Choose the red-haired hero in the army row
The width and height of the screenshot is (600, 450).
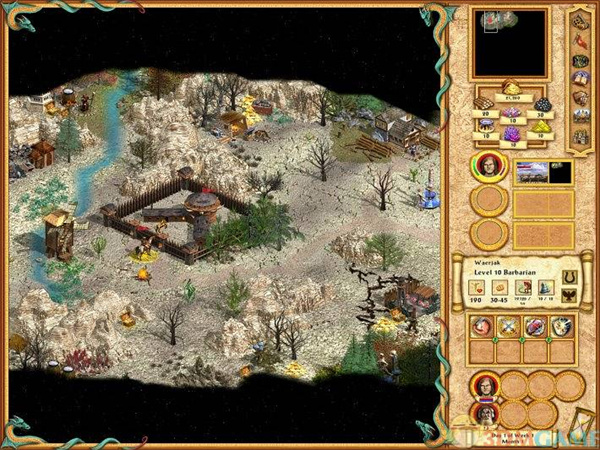(x=485, y=384)
